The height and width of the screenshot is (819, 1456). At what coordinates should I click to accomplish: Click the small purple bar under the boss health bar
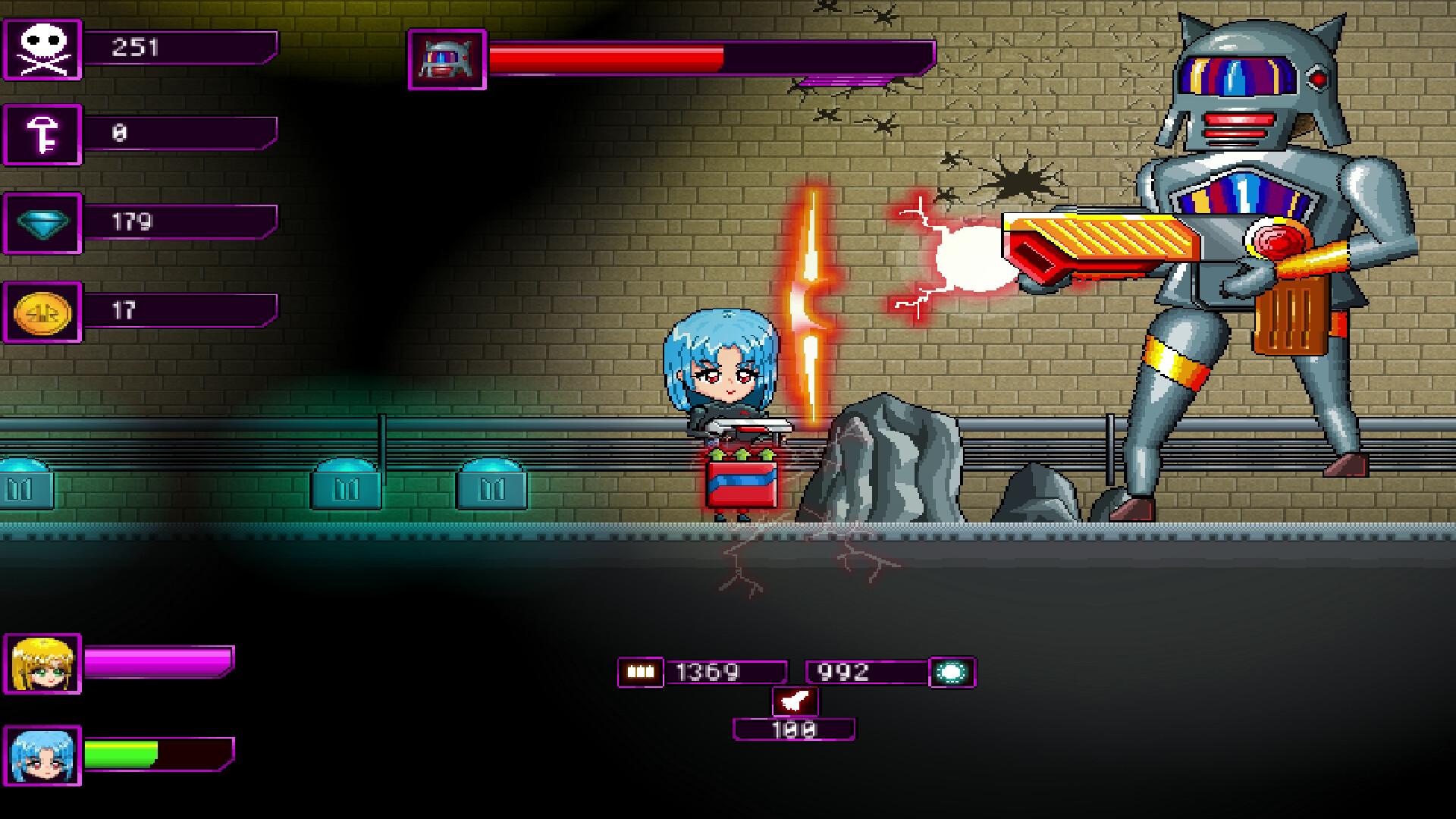click(x=849, y=78)
